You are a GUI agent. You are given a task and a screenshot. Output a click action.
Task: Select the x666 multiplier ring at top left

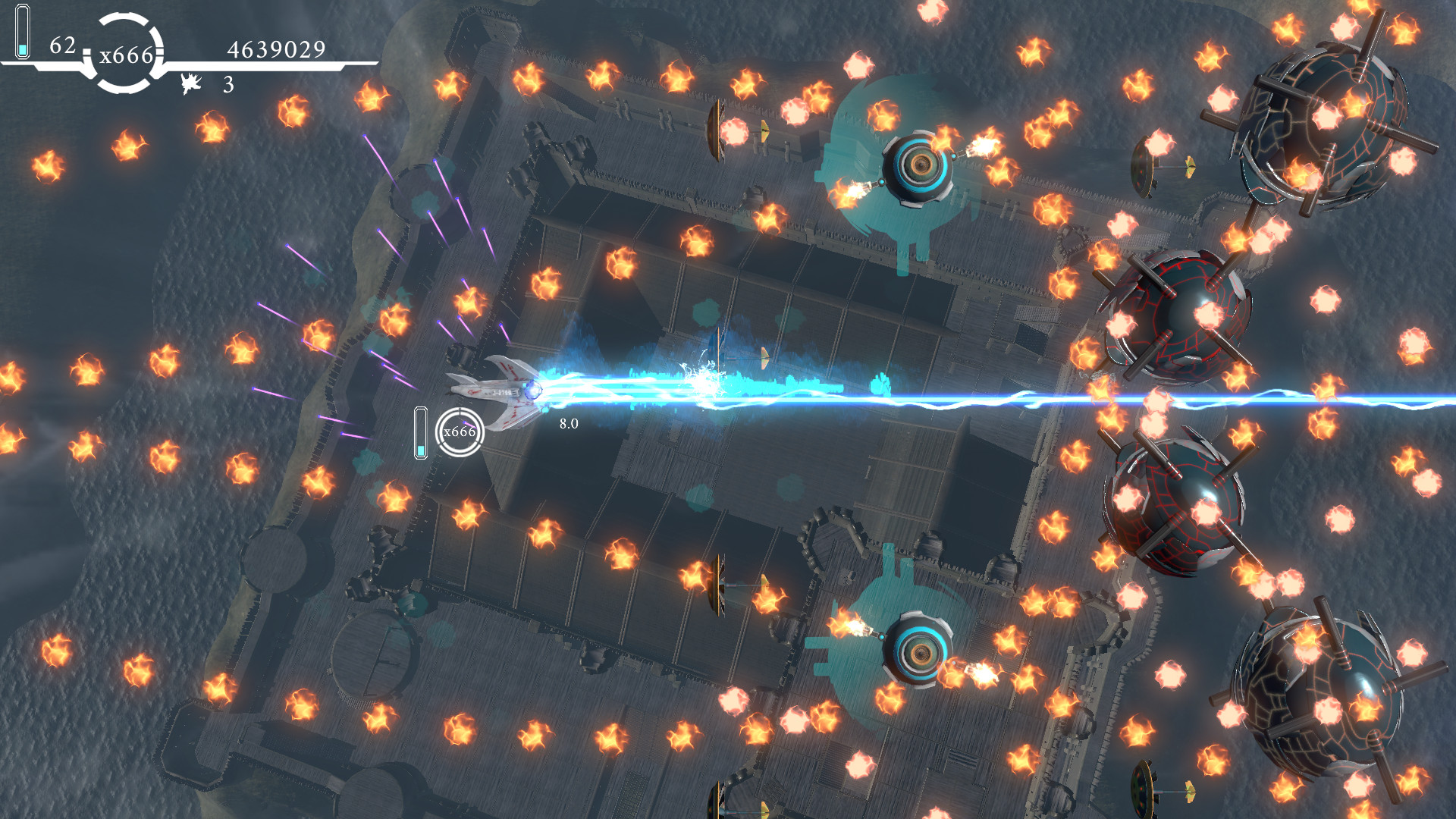coord(127,53)
